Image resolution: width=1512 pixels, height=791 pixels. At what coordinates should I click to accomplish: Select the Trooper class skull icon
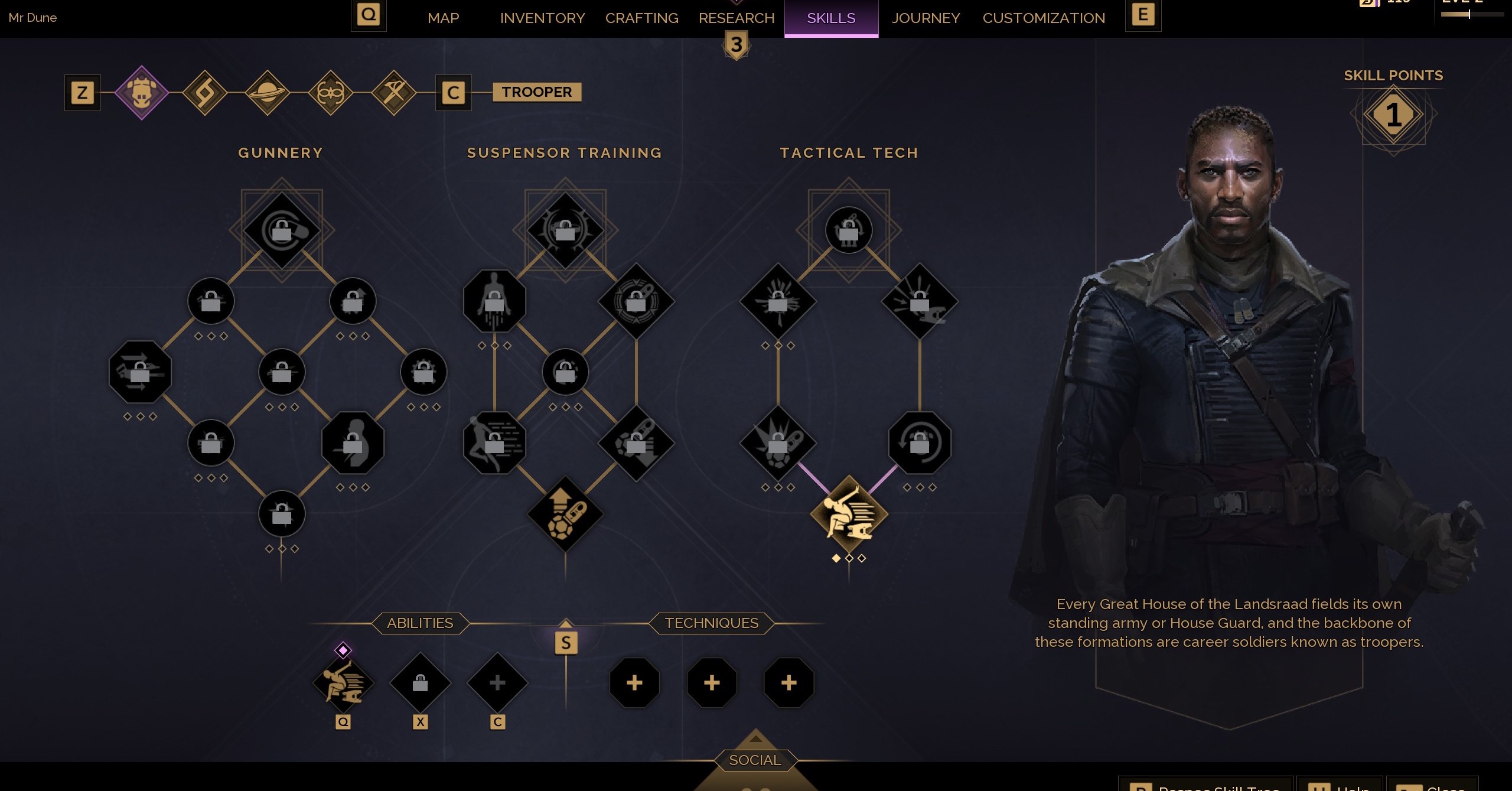click(142, 93)
